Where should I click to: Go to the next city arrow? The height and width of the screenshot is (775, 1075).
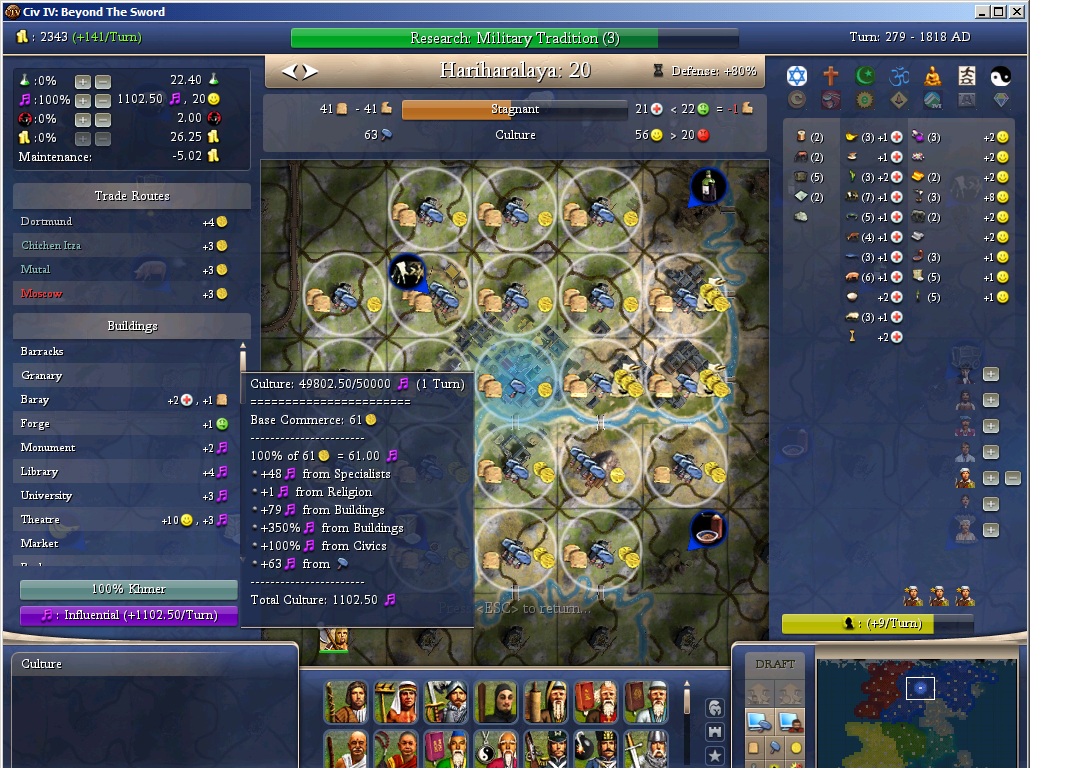[310, 72]
